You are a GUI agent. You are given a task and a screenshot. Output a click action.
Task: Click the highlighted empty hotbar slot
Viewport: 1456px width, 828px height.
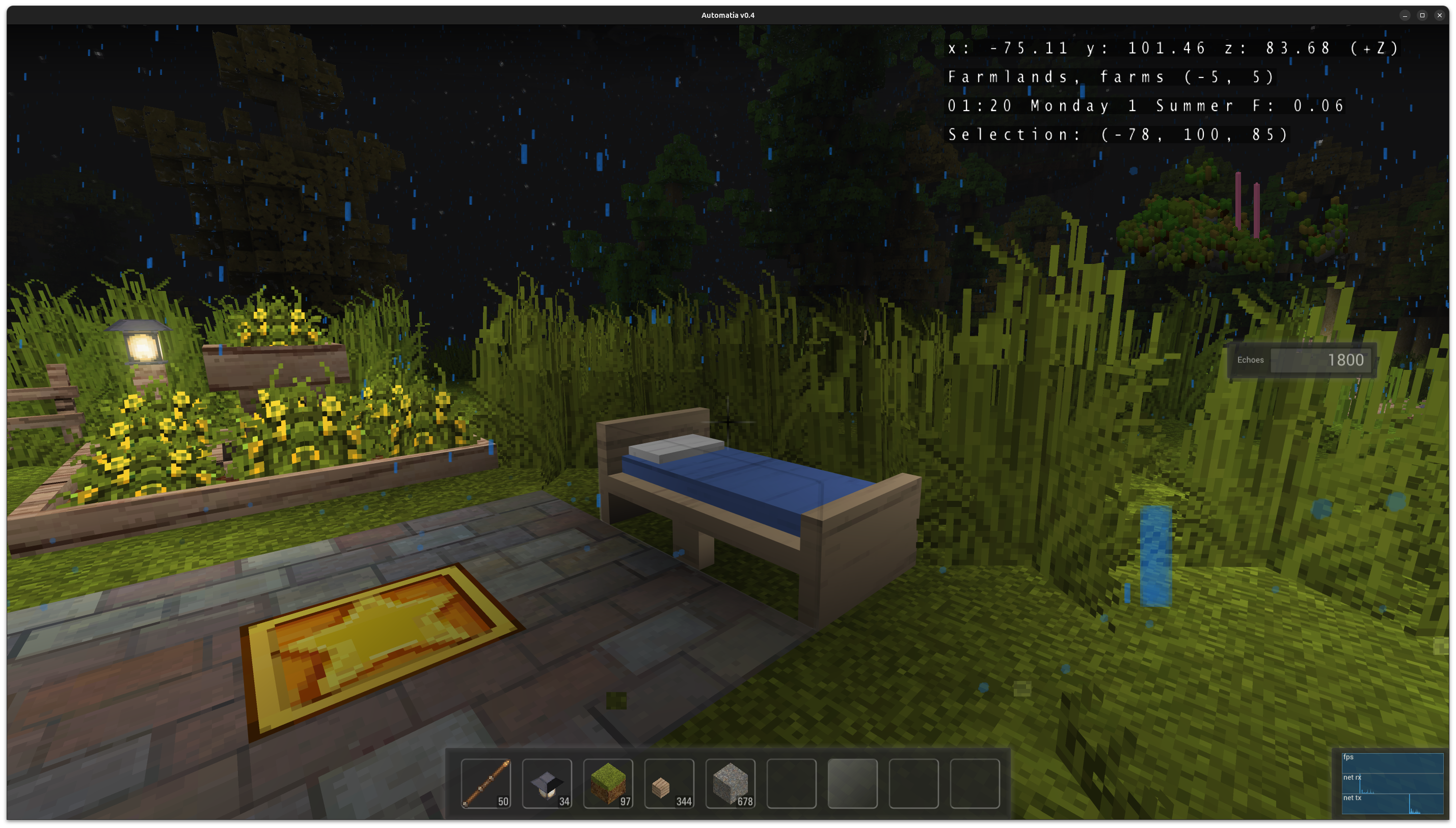852,784
